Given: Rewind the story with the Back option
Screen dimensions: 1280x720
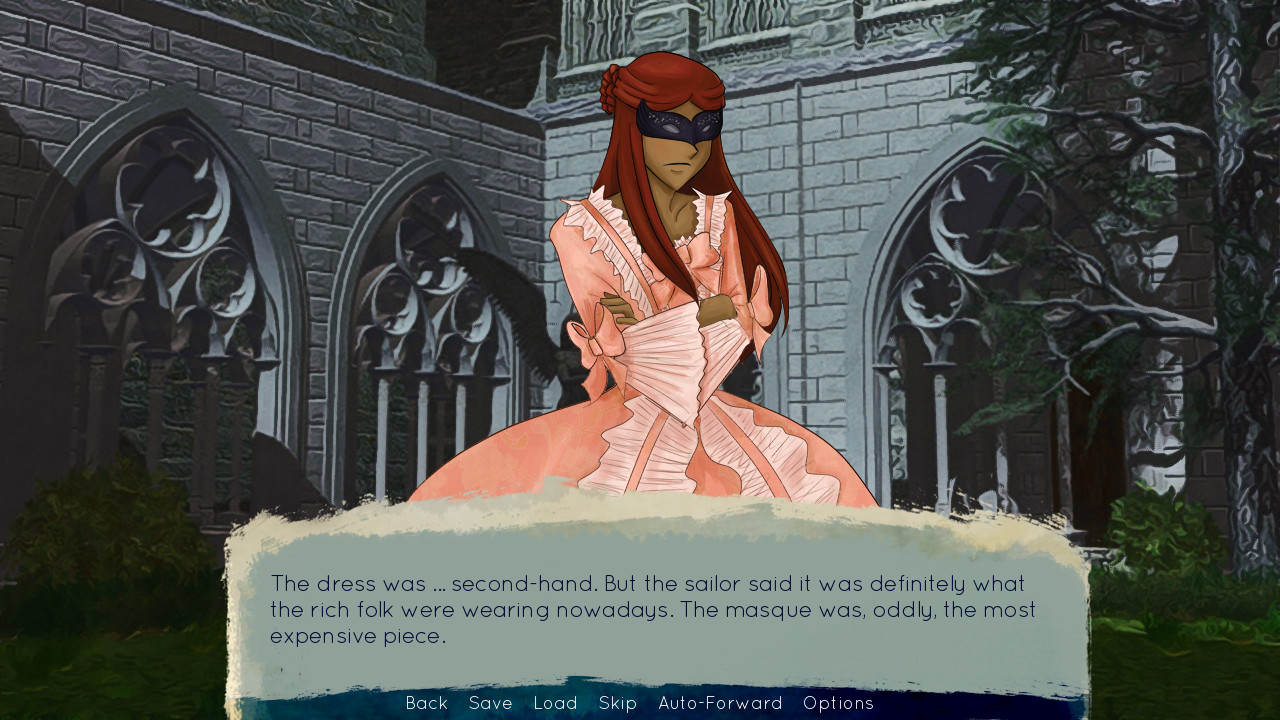Looking at the screenshot, I should click(x=426, y=703).
